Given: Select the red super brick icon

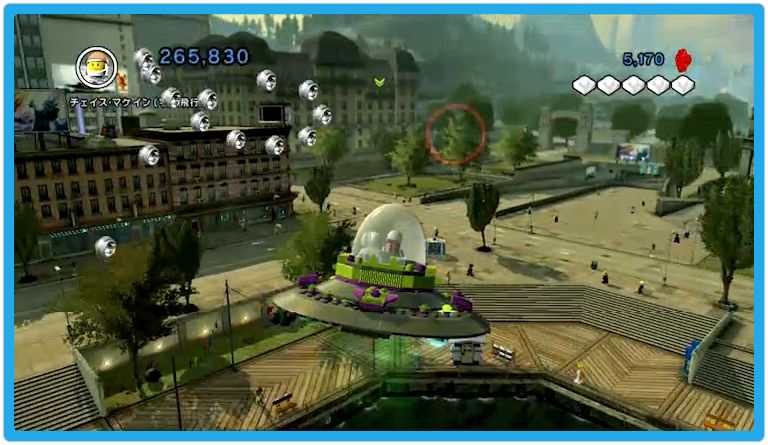Looking at the screenshot, I should coord(684,59).
